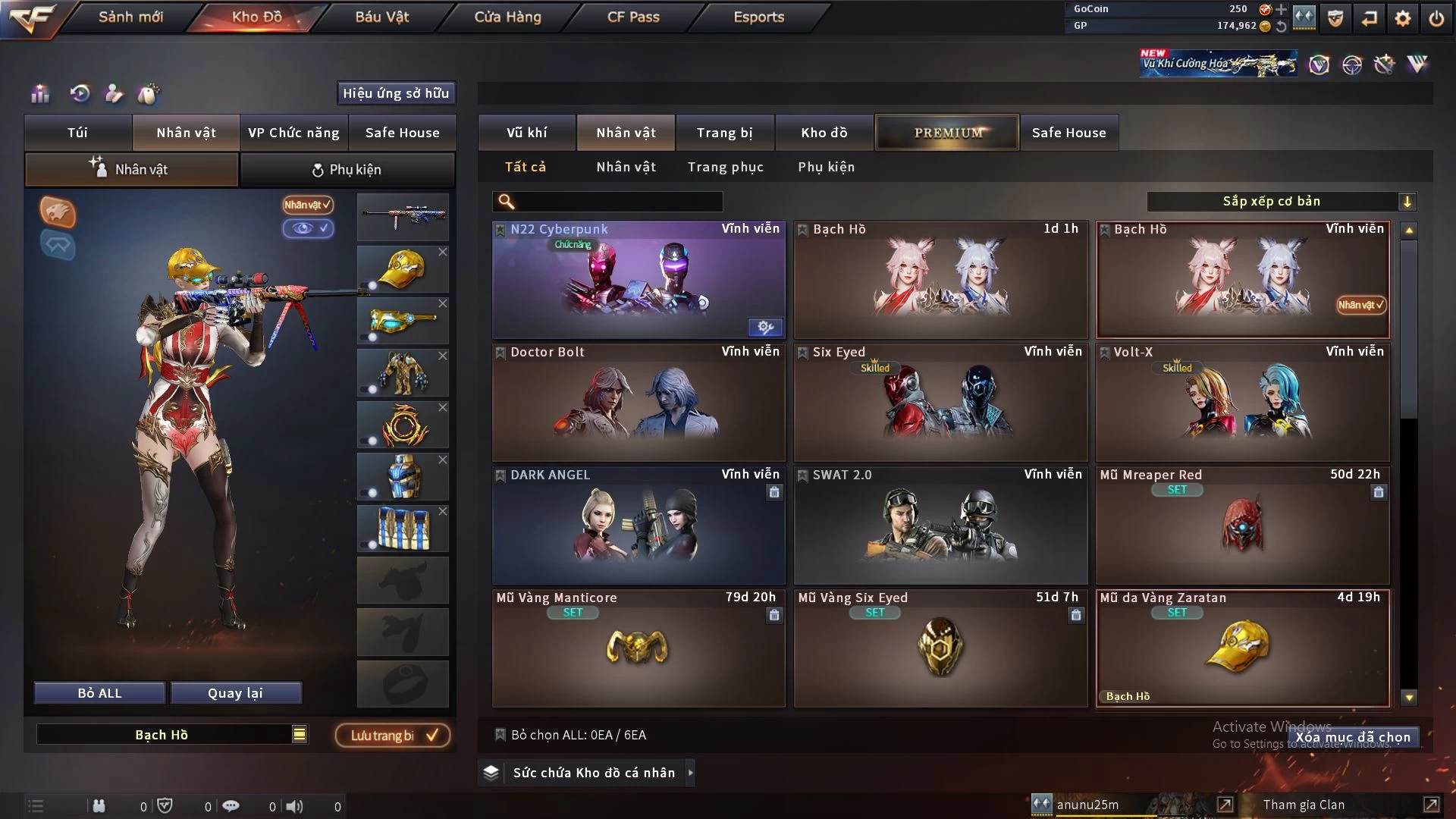Go to the CF Pass menu
The image size is (1456, 819).
(633, 17)
